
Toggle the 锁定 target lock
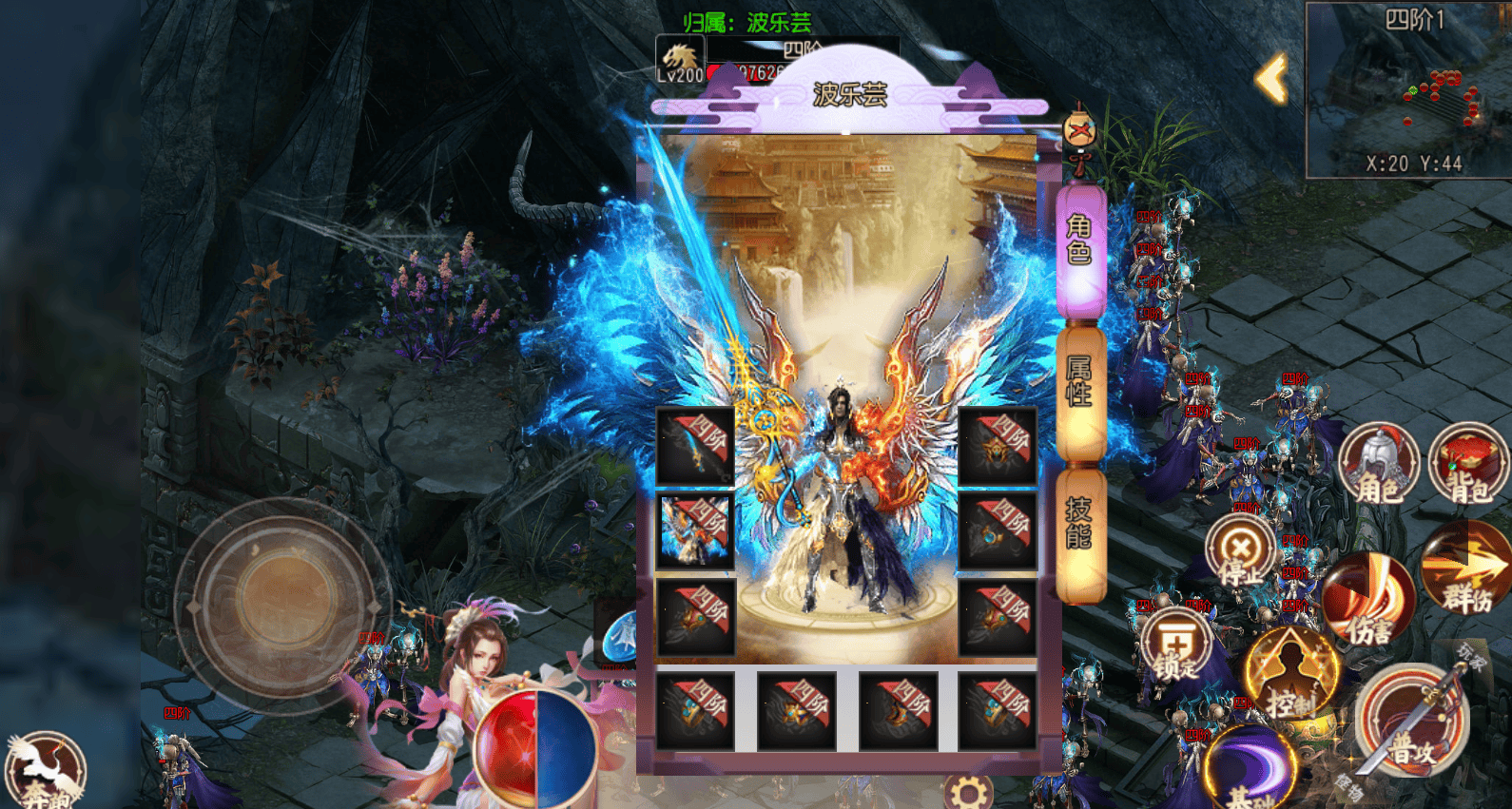point(1177,647)
